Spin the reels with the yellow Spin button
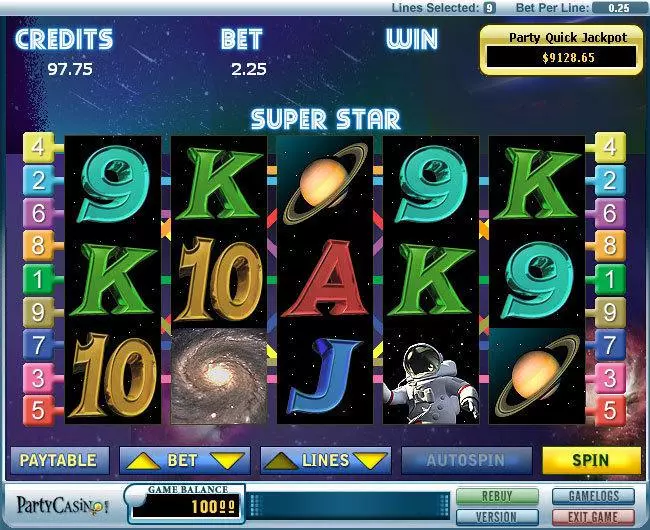Screen dimensions: 650x530 coord(591,460)
